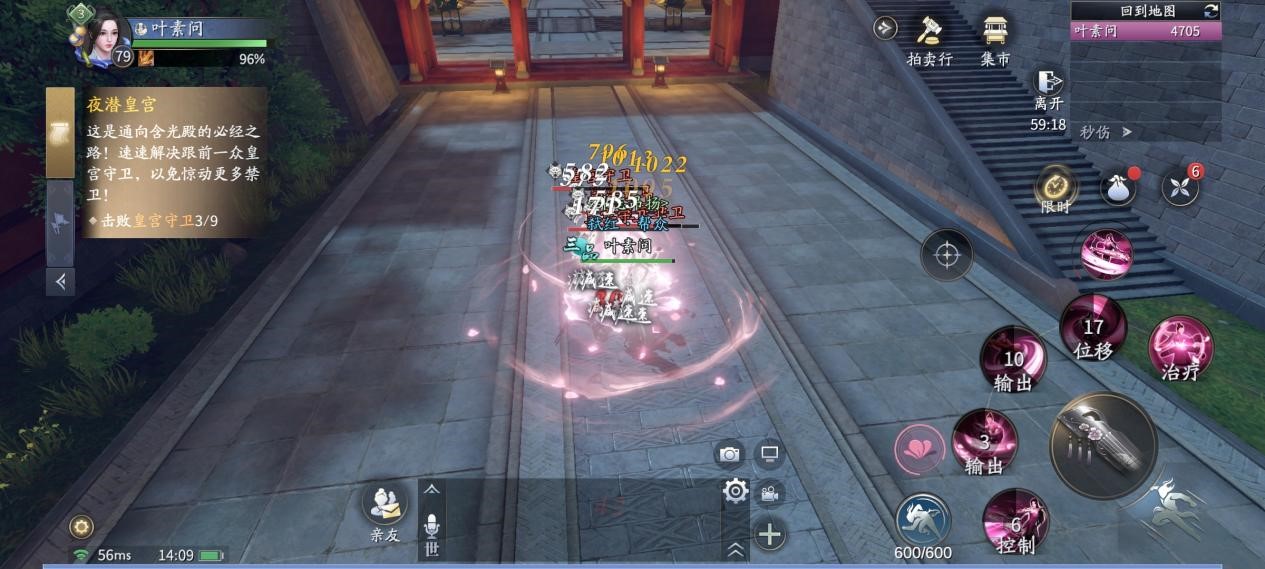
Task: Click 回到地图 return to map header
Action: click(x=1146, y=10)
